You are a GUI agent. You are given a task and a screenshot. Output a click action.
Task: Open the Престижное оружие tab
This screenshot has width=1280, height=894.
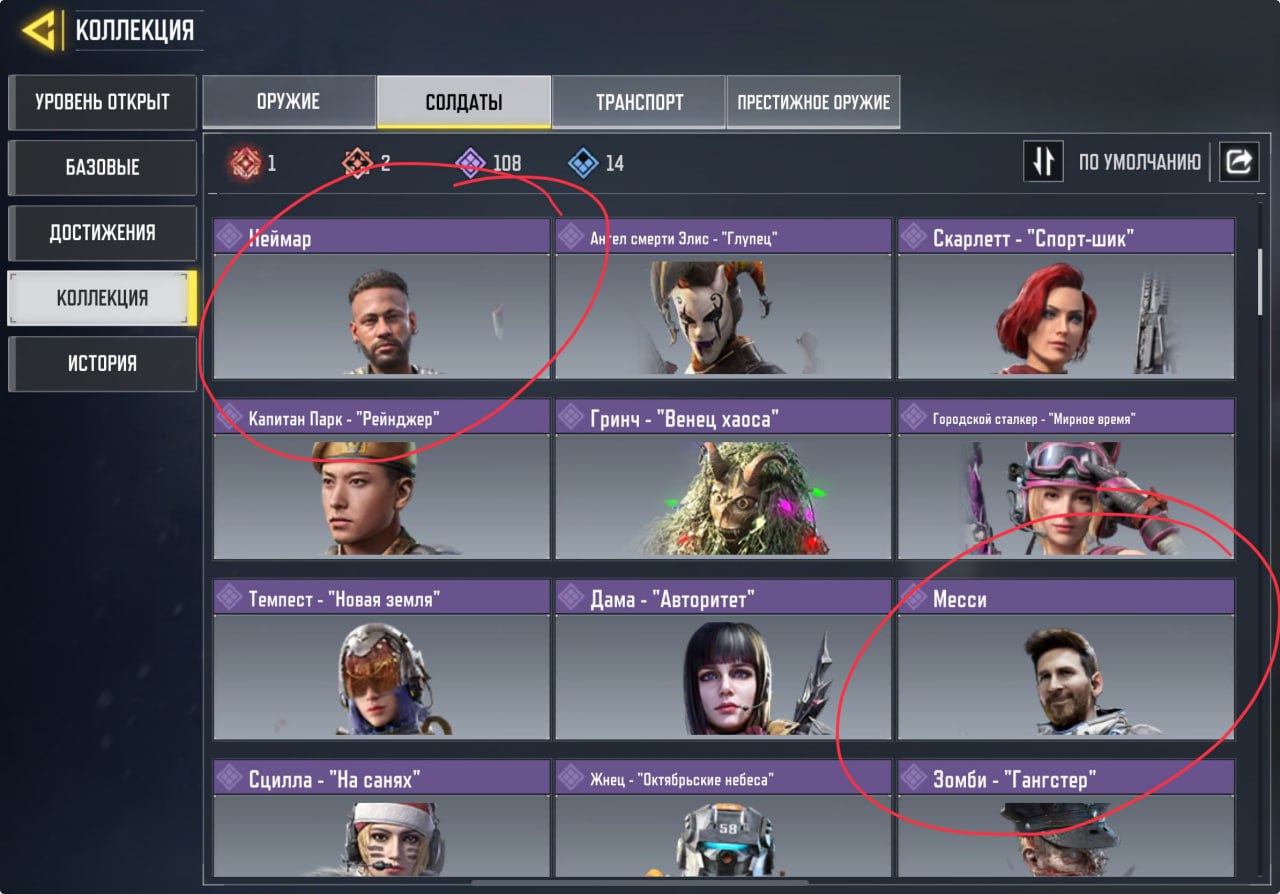tap(813, 102)
